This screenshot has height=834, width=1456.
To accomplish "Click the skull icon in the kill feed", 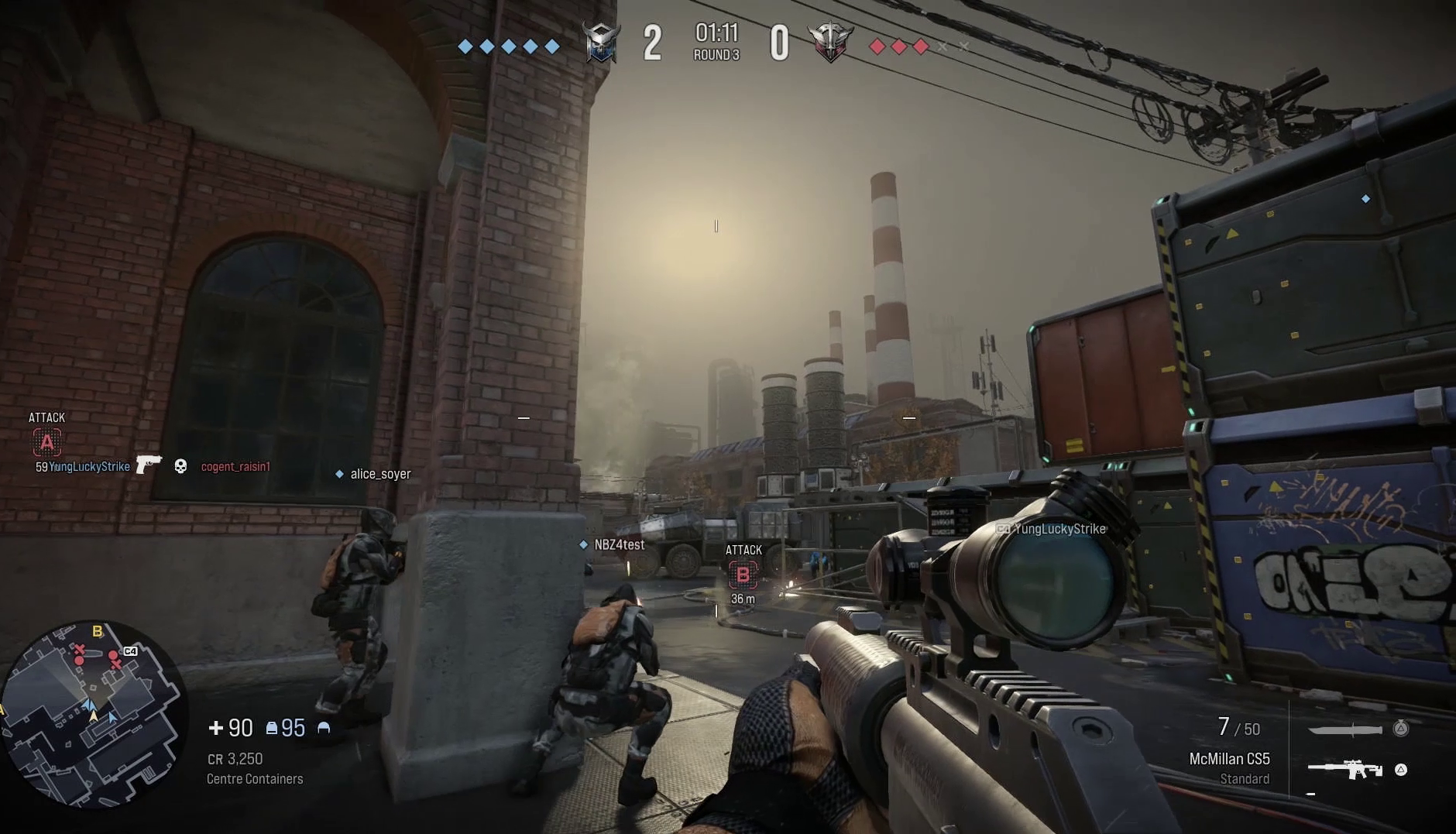I will [x=180, y=465].
